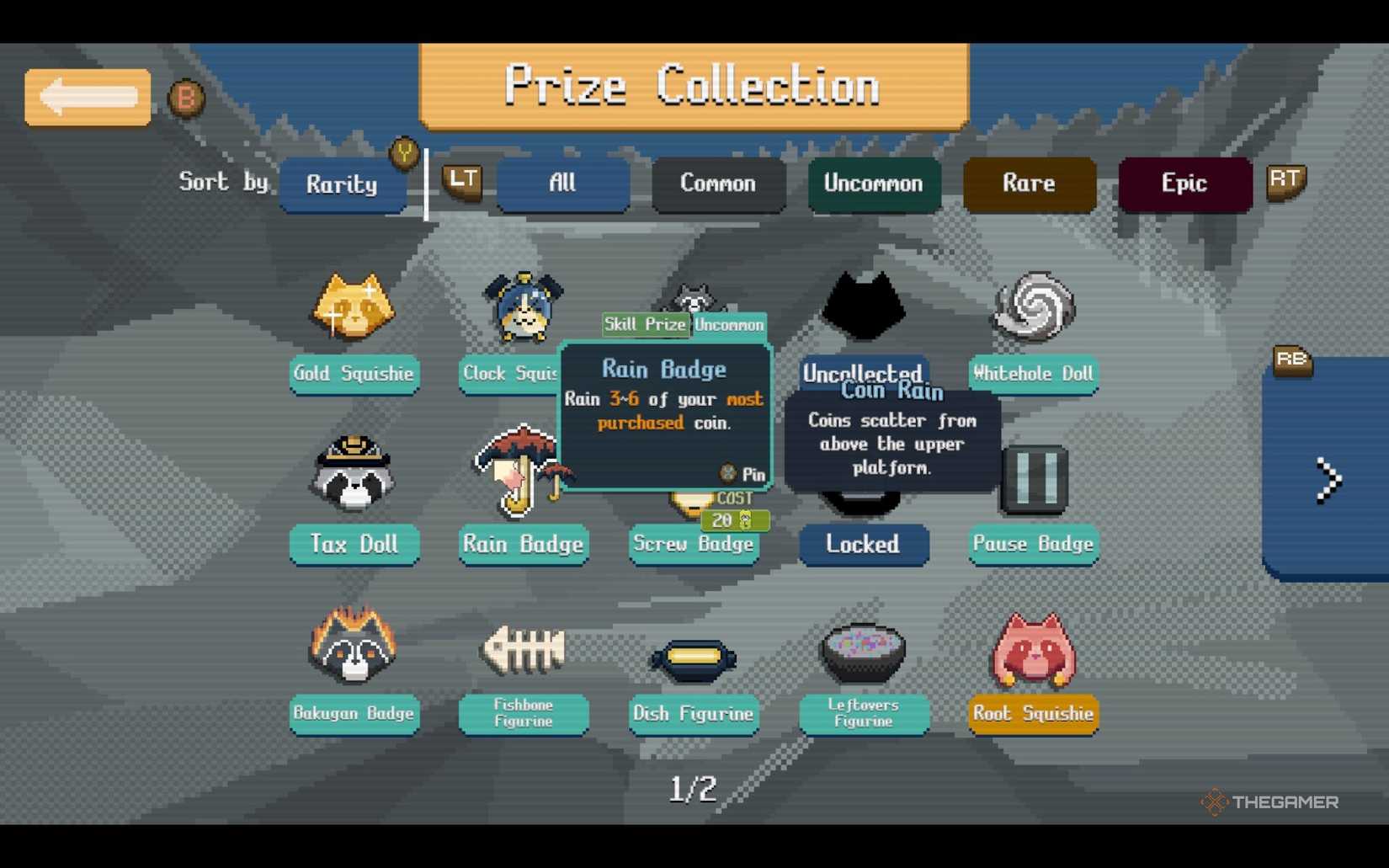Screen dimensions: 1389x868
Task: Switch to the Epic filter tab
Action: coord(1184,184)
